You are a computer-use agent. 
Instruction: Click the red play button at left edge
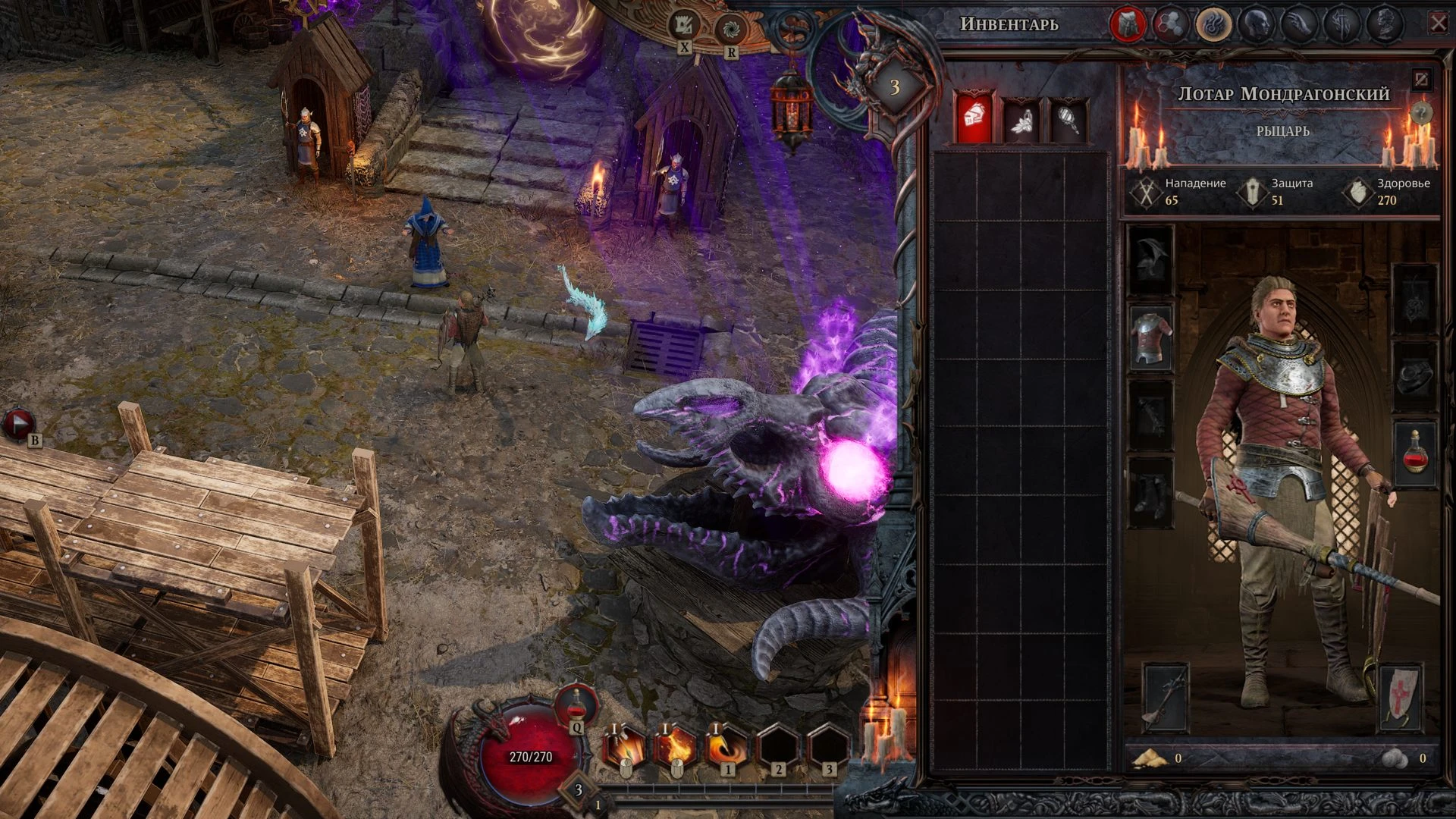[x=18, y=425]
